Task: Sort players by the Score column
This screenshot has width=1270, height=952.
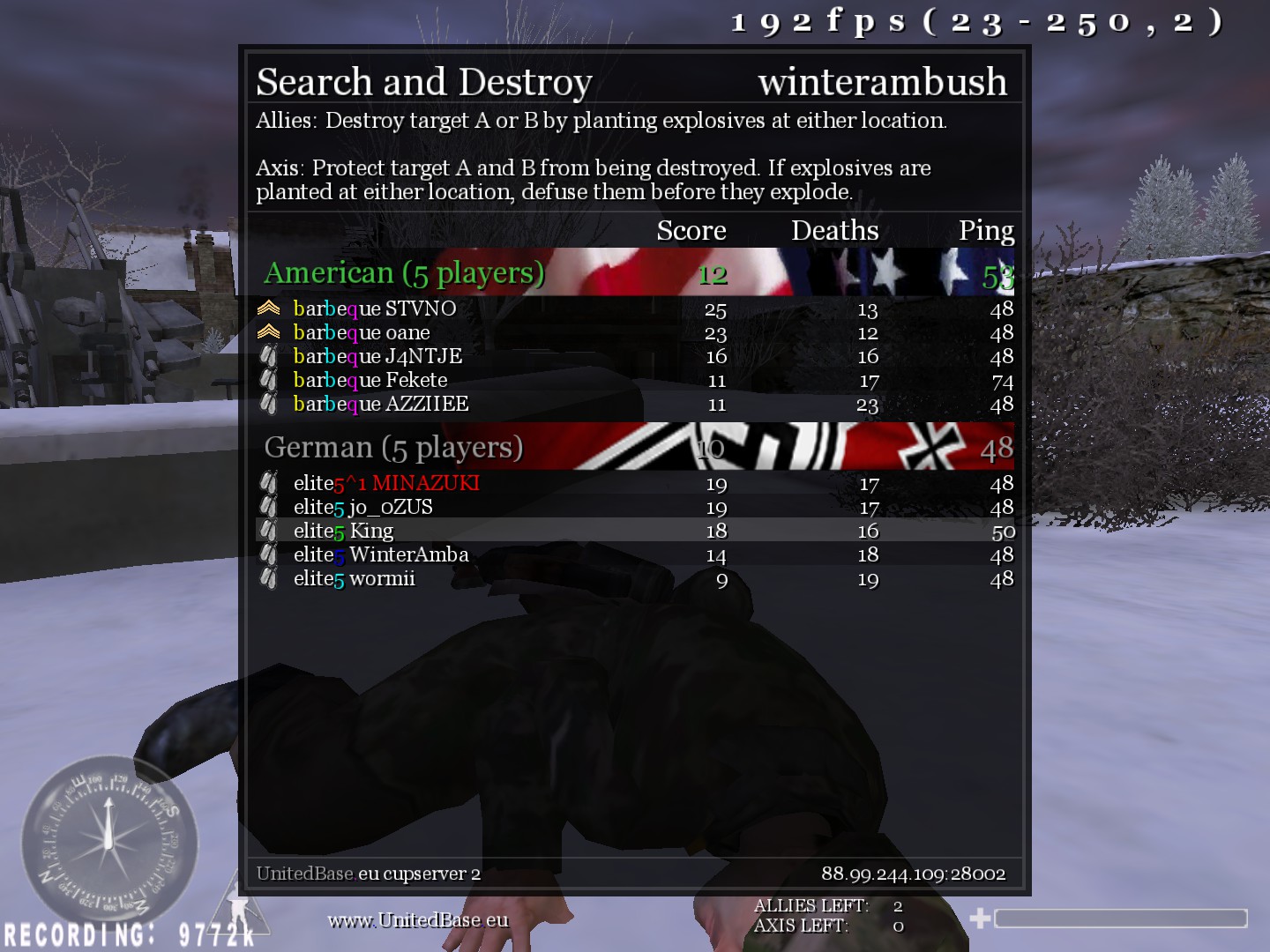Action: (691, 230)
